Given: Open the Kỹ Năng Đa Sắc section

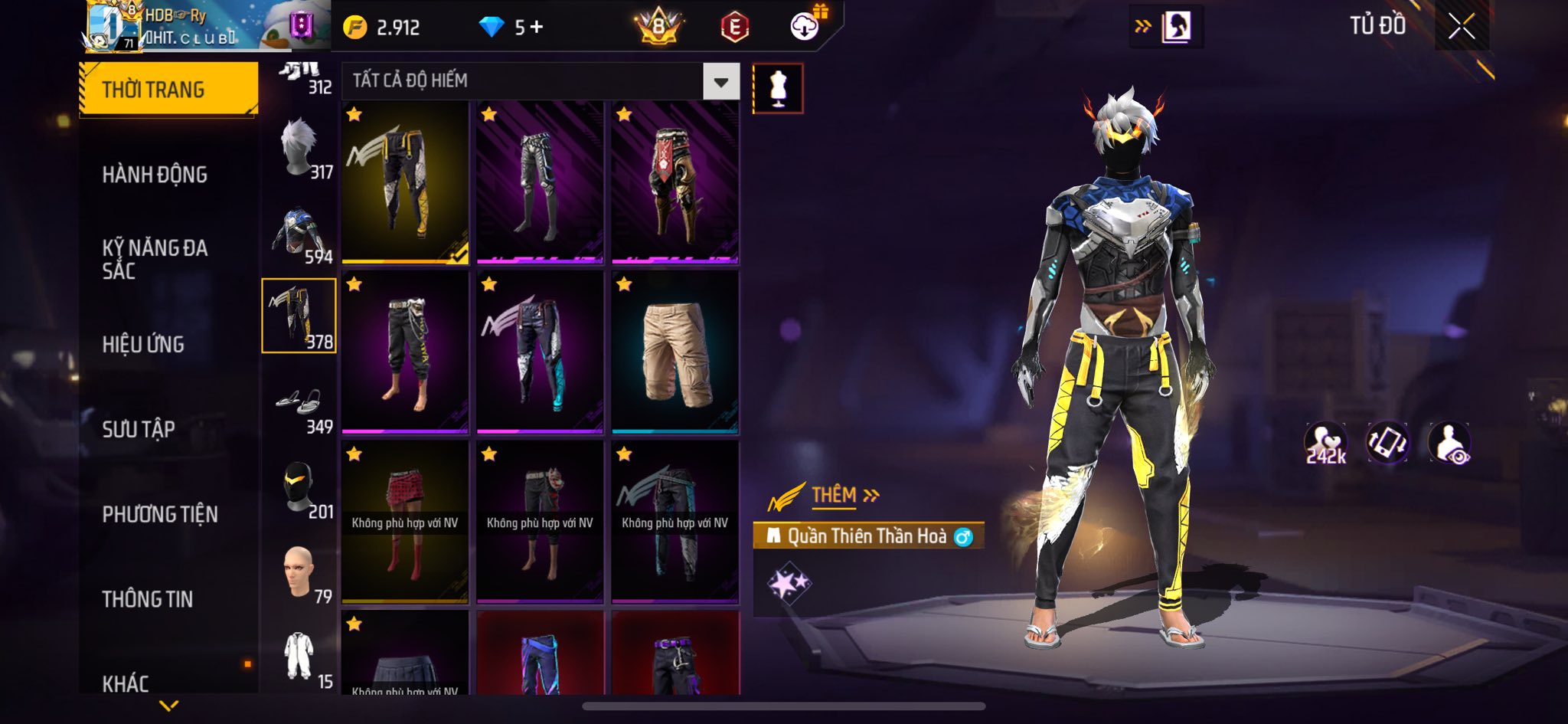Looking at the screenshot, I should (155, 259).
